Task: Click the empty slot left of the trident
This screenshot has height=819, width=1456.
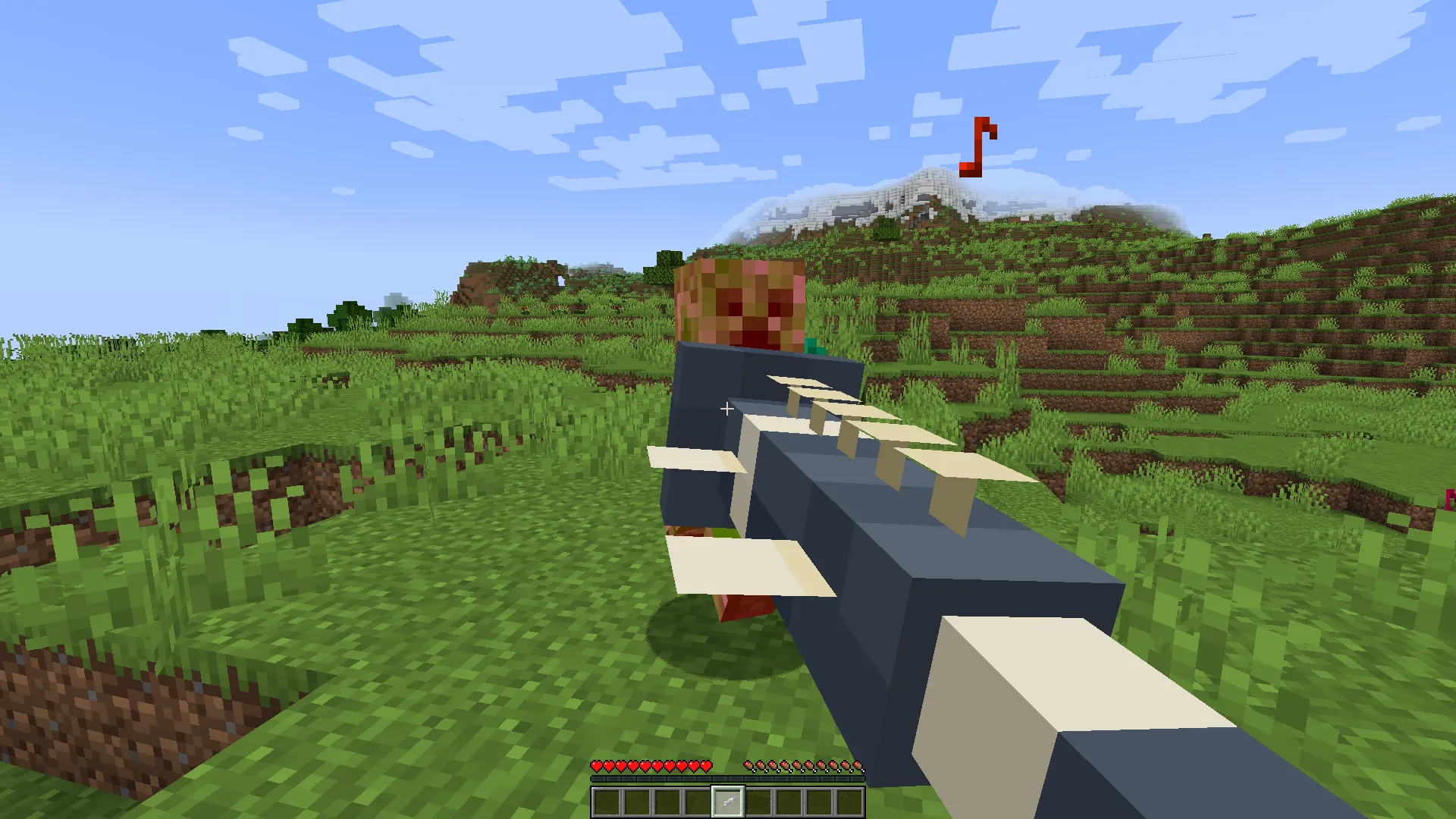Action: pos(699,802)
